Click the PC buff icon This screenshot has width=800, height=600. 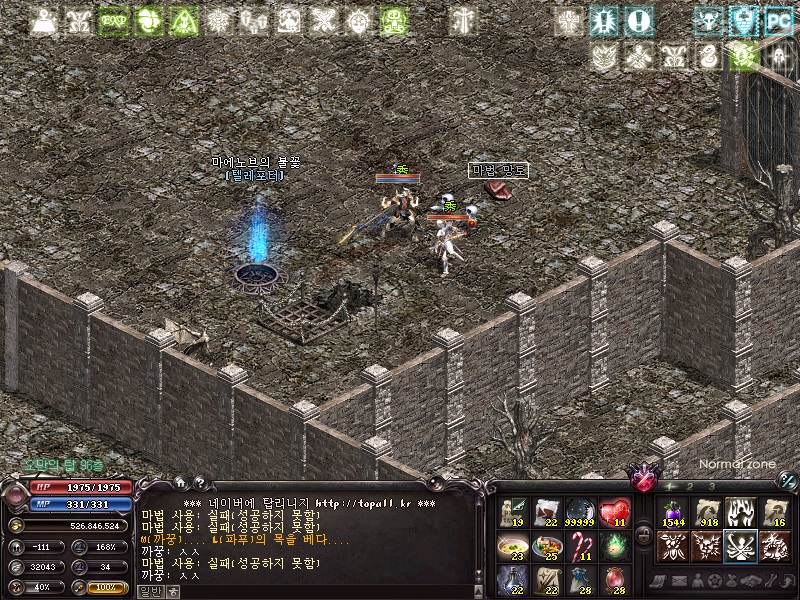777,20
